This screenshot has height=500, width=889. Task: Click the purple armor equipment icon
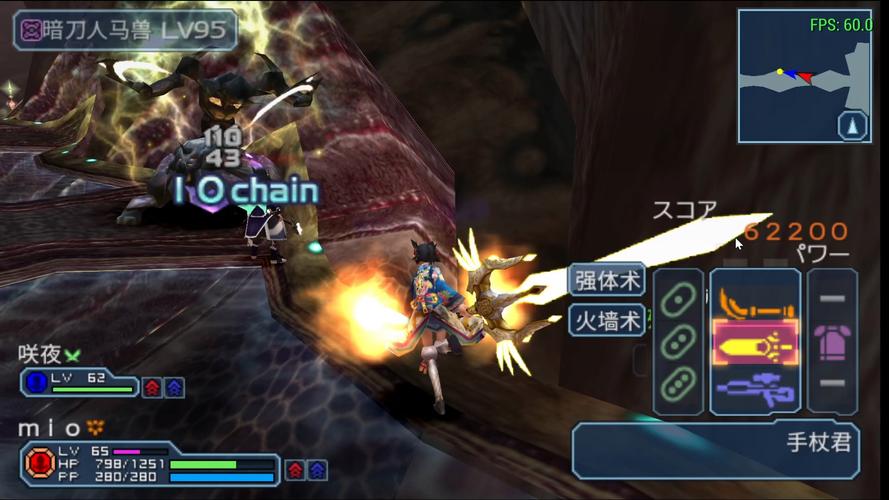[832, 343]
